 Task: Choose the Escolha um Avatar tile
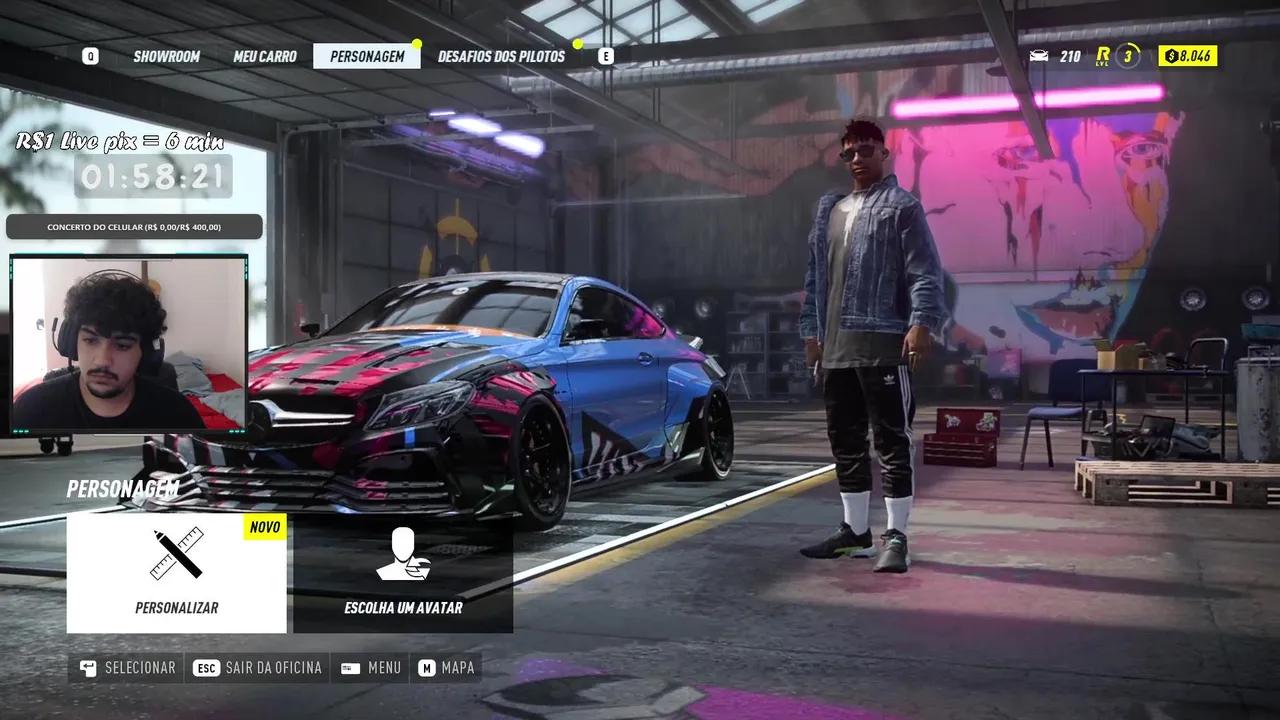(403, 573)
